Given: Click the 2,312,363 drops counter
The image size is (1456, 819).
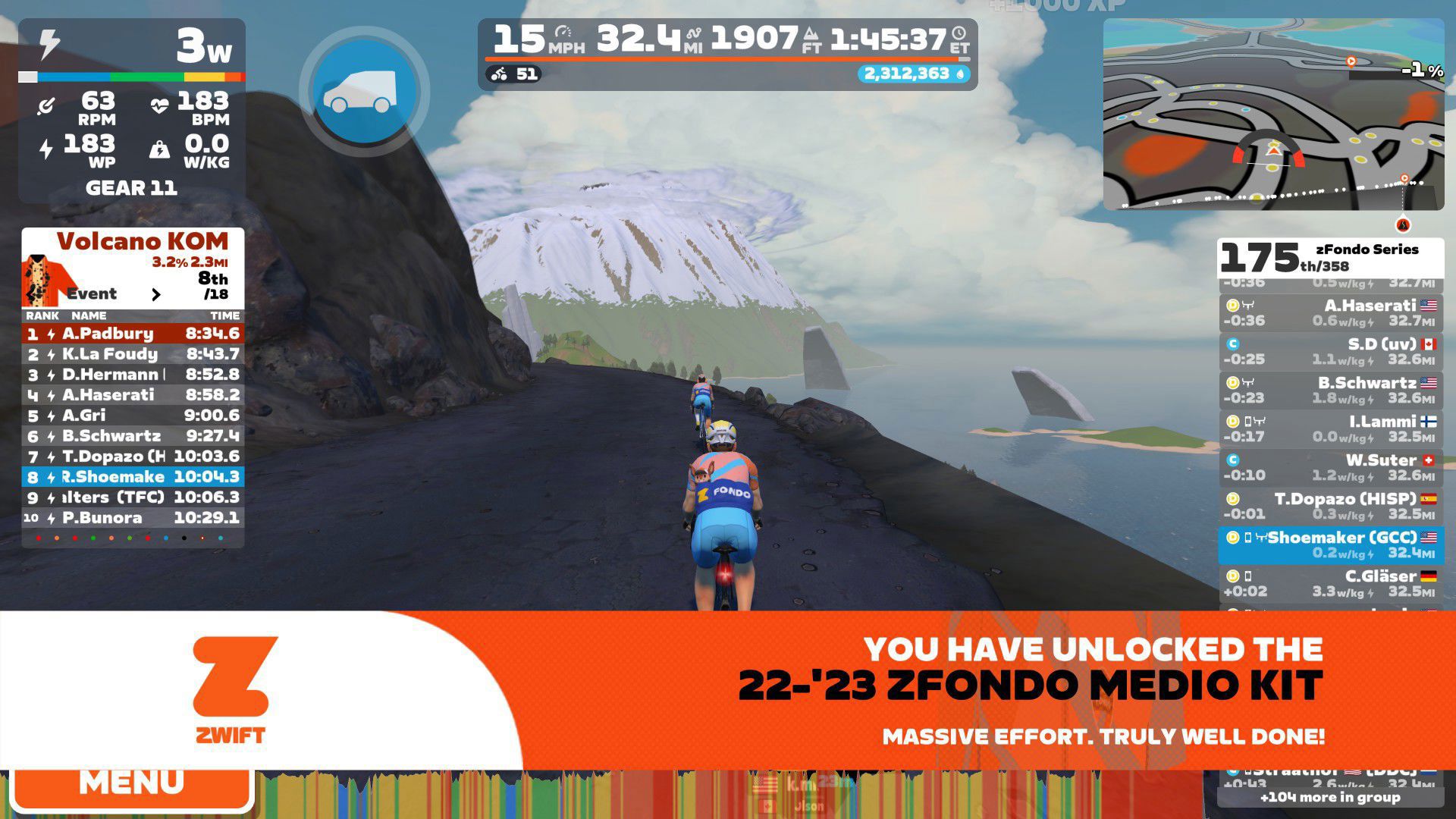Looking at the screenshot, I should (x=914, y=74).
